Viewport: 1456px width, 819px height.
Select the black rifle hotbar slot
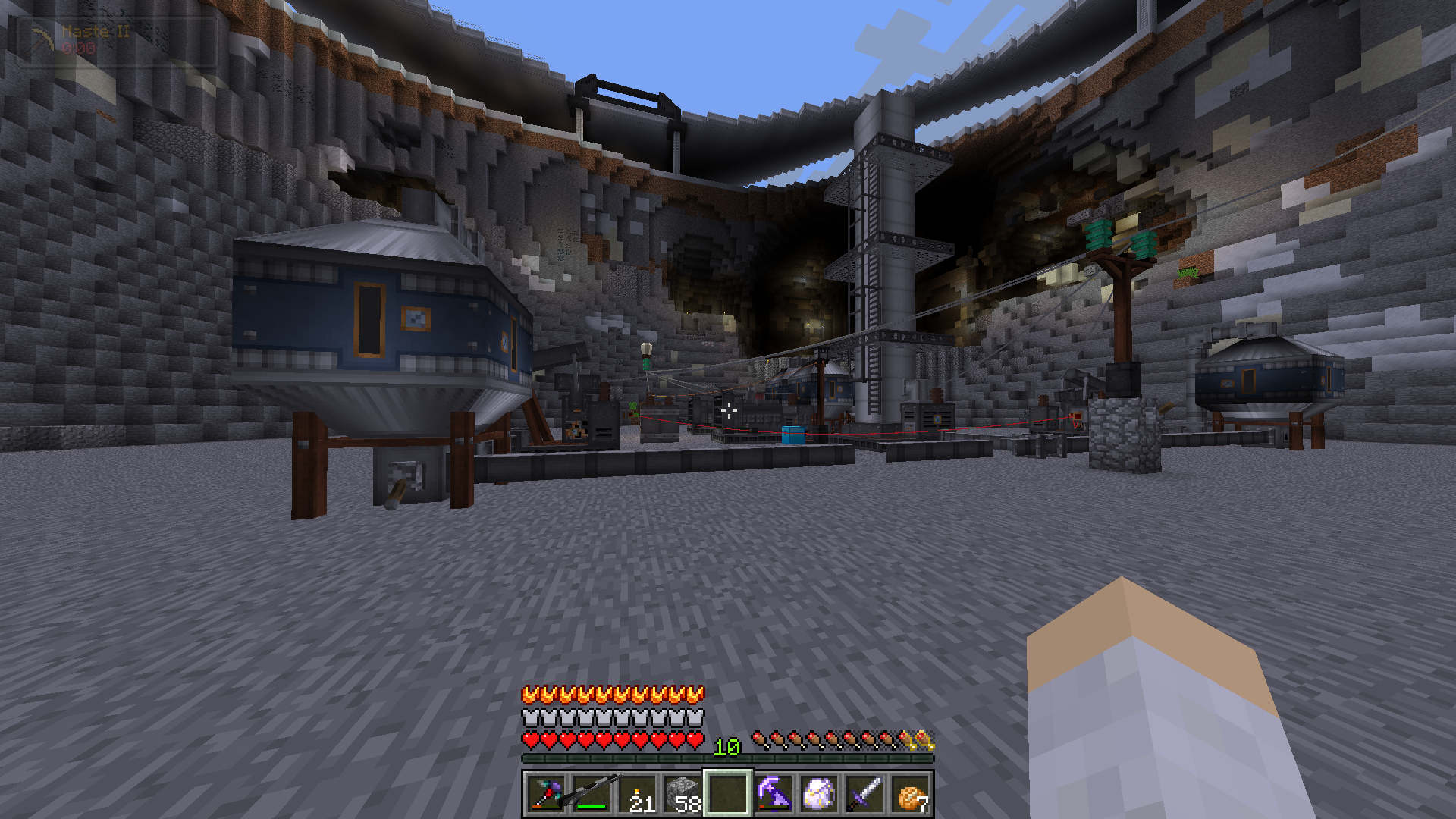591,794
